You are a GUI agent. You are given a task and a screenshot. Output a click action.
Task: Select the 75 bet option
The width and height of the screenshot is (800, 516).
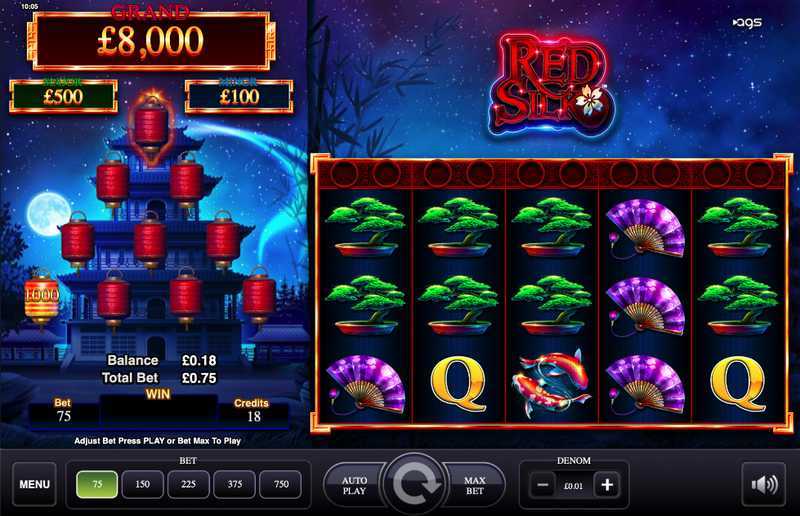pyautogui.click(x=97, y=485)
